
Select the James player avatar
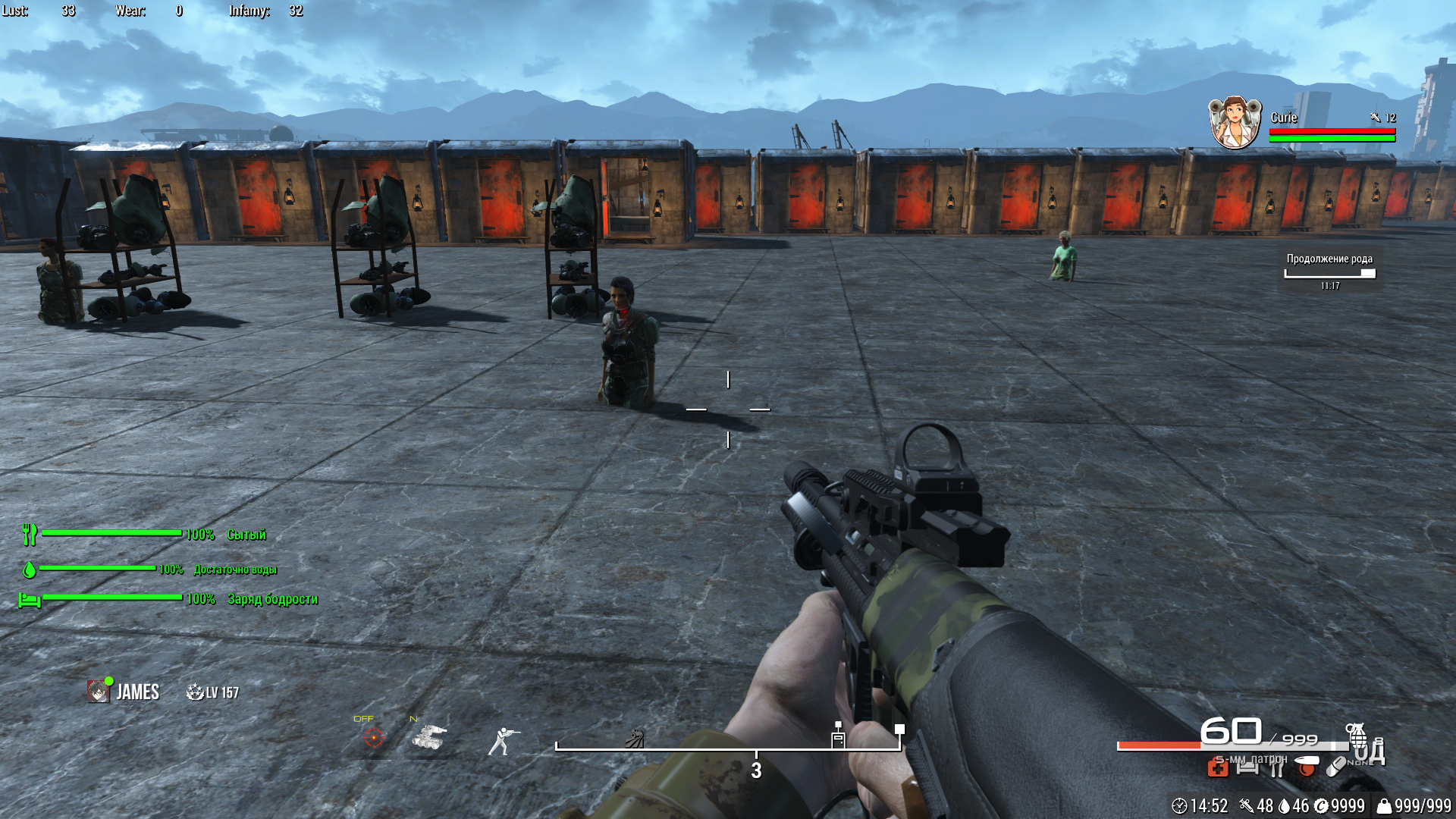[x=99, y=691]
